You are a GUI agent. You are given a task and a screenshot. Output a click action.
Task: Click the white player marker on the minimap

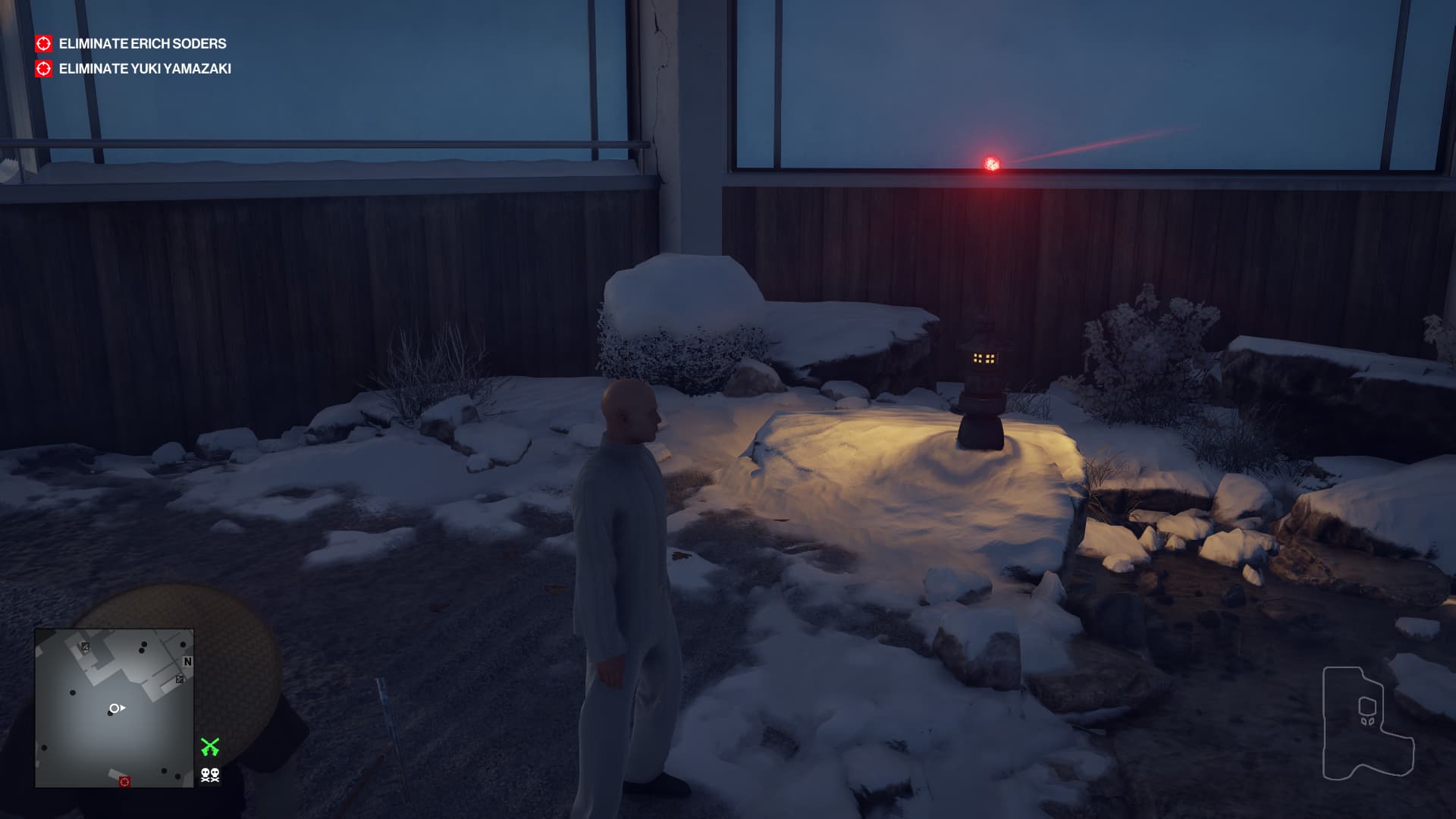[115, 708]
